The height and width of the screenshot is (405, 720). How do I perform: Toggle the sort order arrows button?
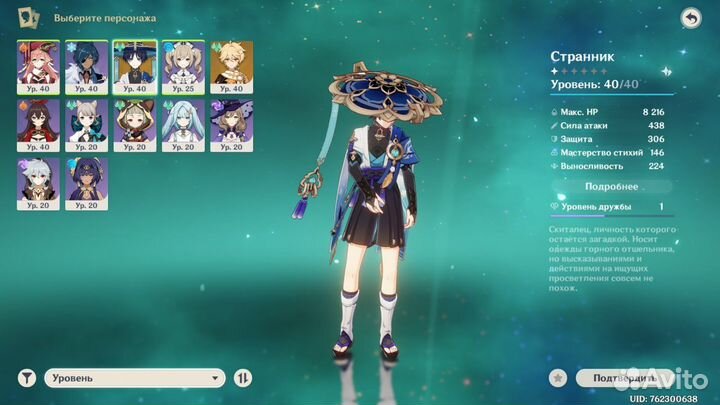point(244,378)
